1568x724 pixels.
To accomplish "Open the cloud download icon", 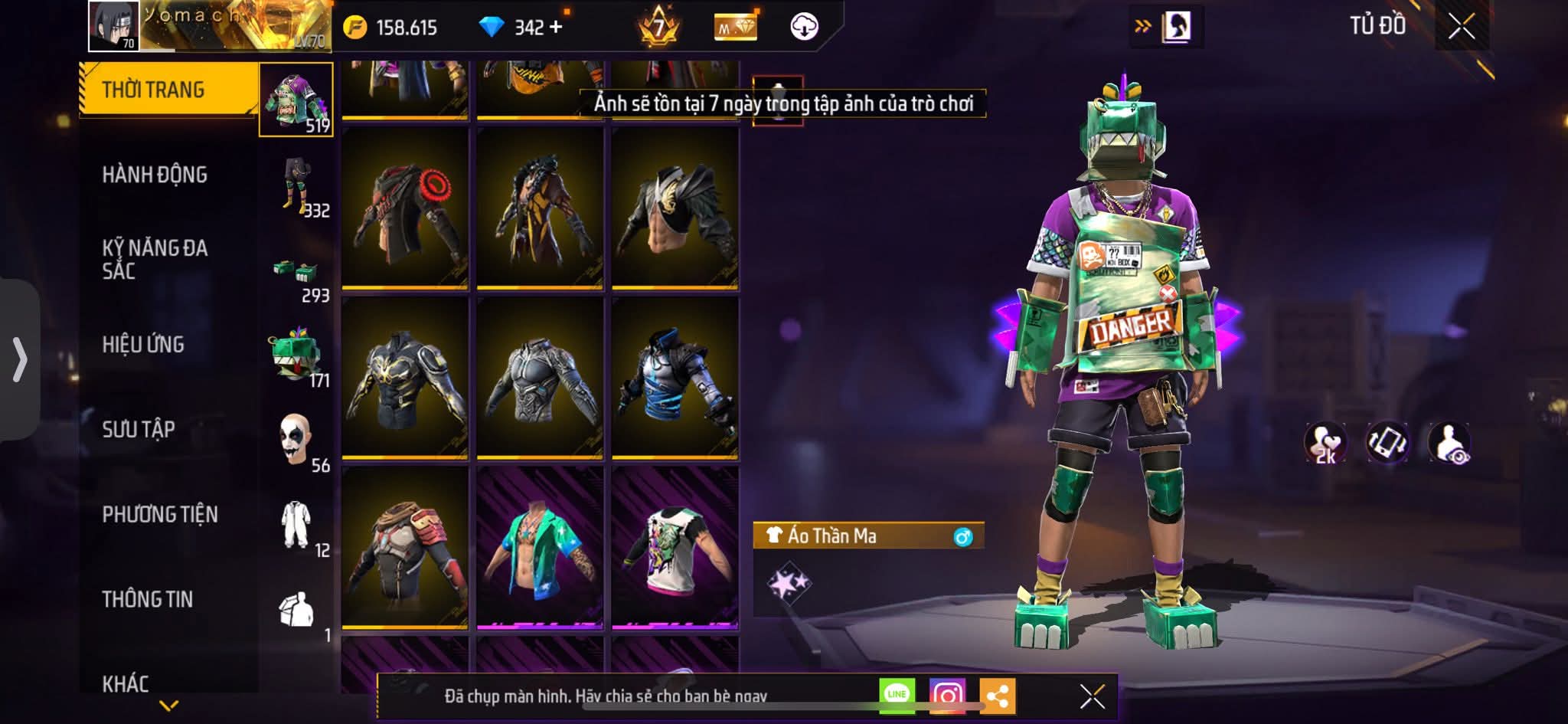I will (x=804, y=28).
